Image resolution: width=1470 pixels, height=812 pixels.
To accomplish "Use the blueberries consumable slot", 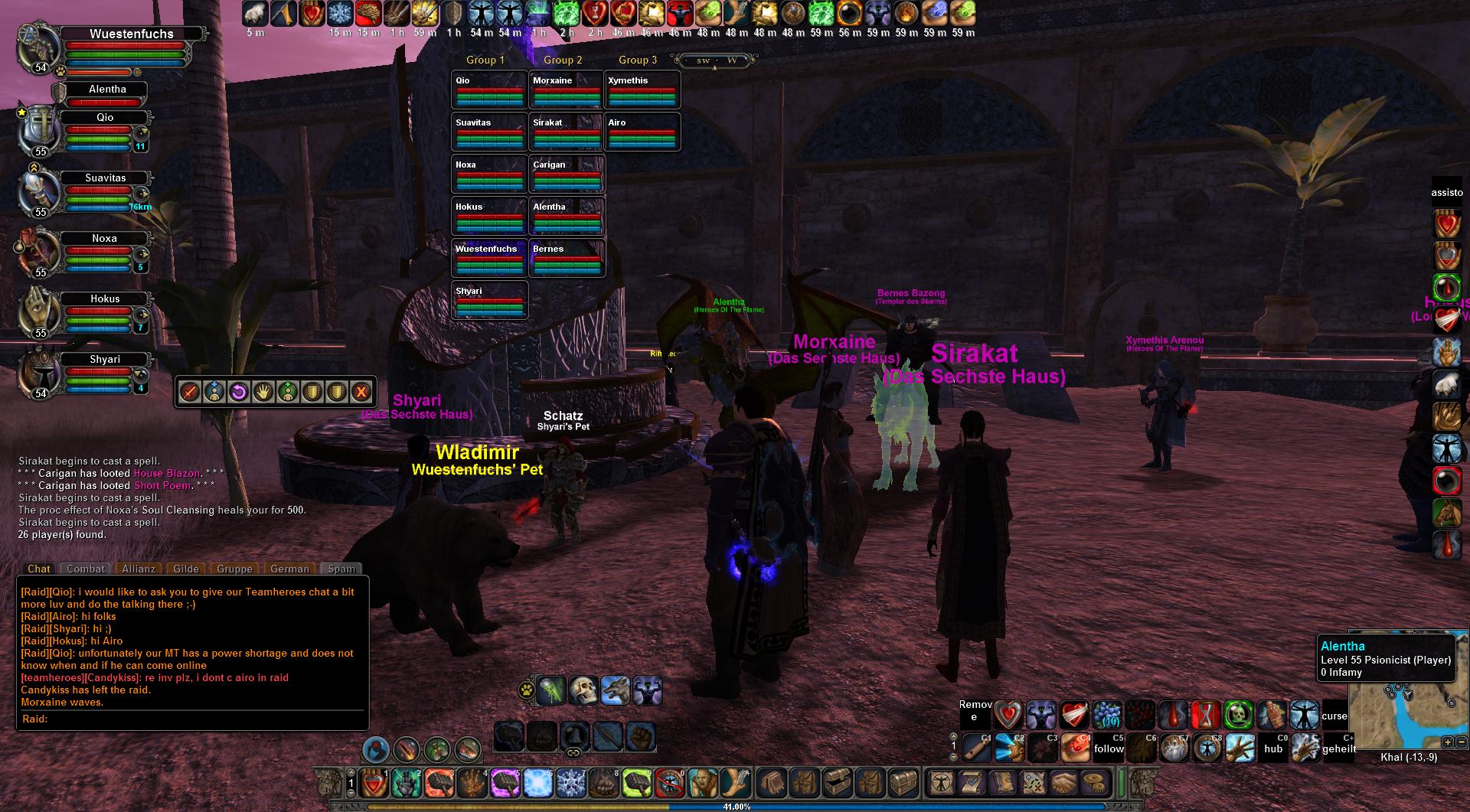I will pyautogui.click(x=1107, y=716).
